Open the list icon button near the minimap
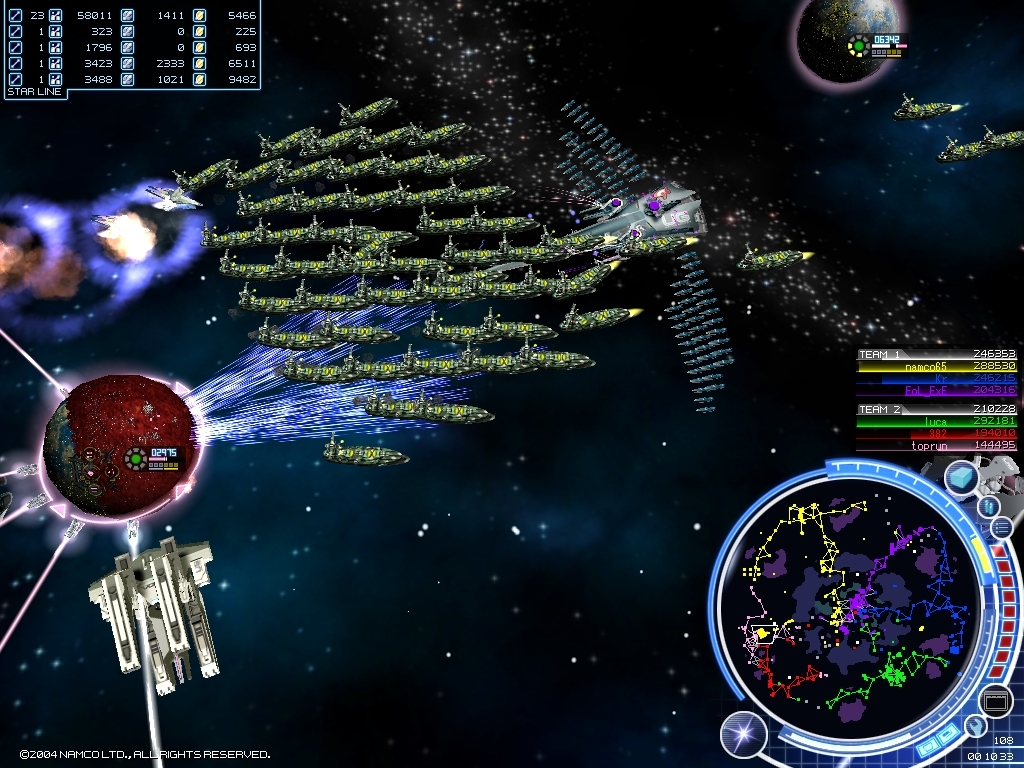 tap(1002, 528)
